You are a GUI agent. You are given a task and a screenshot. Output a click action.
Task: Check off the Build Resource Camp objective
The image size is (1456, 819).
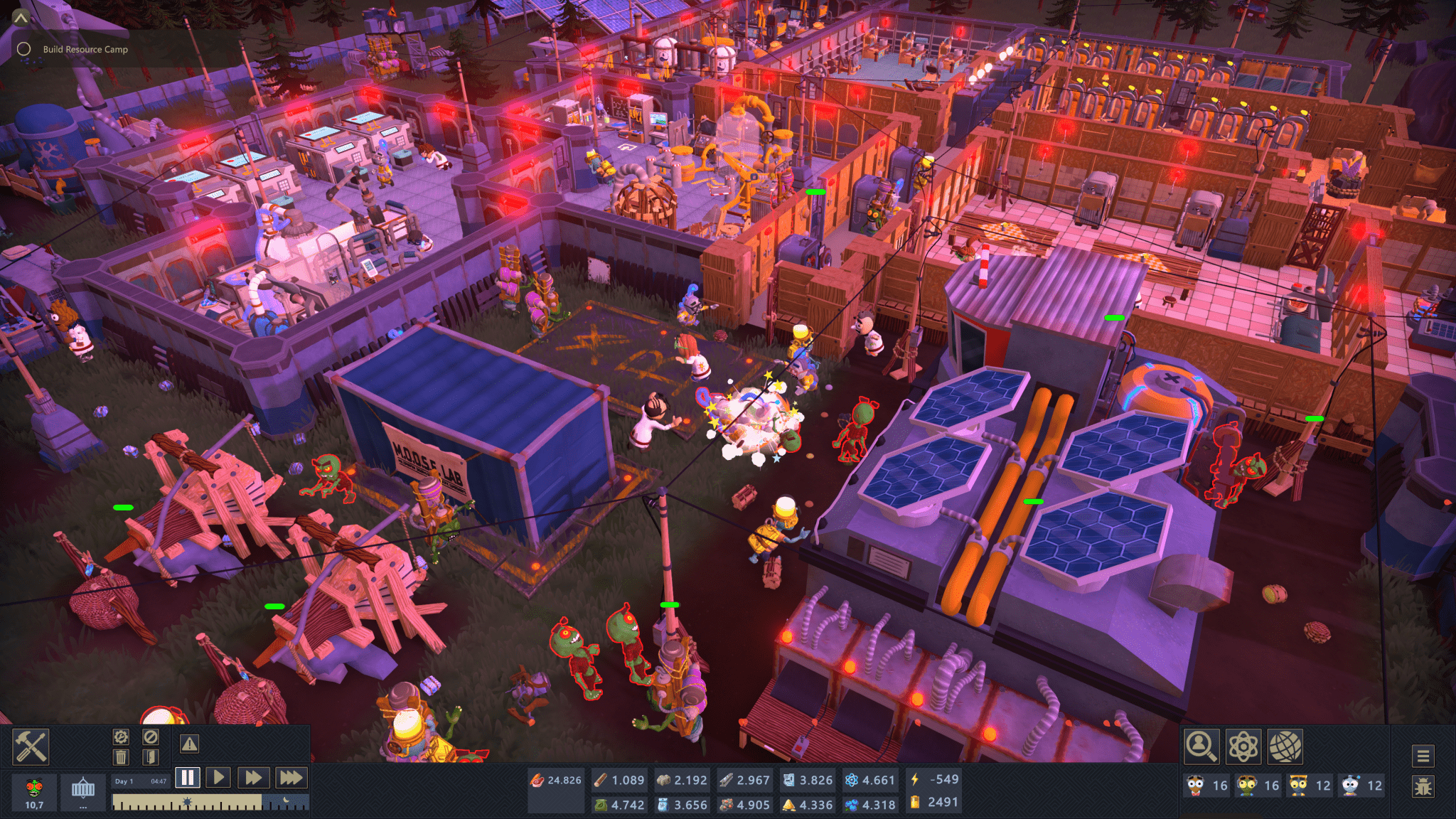click(23, 49)
